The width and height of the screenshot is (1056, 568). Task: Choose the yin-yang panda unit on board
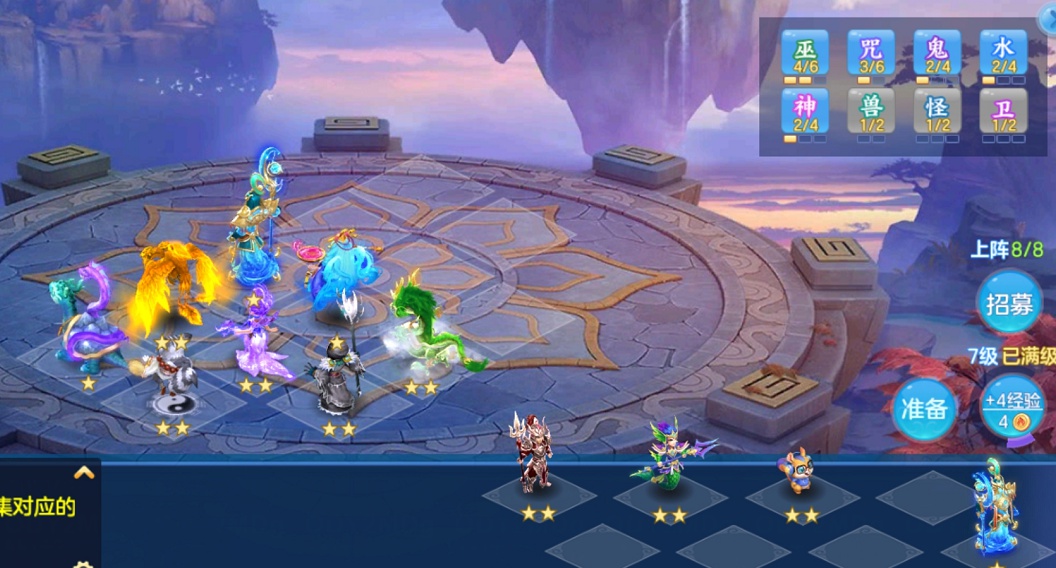(x=173, y=385)
